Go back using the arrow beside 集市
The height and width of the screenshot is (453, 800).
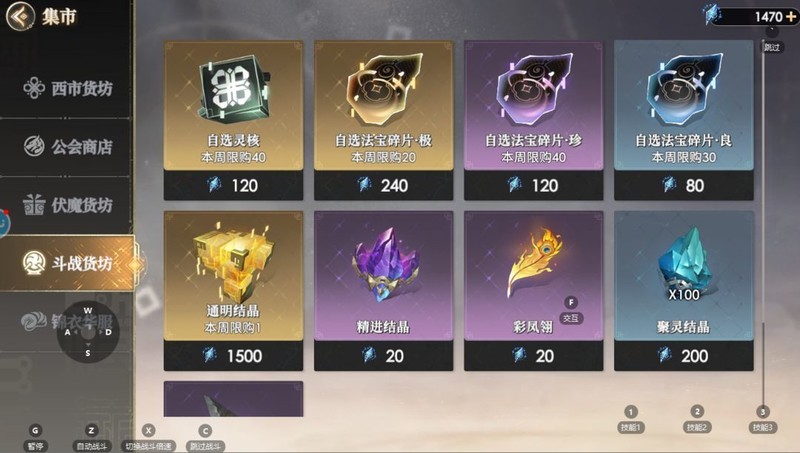tap(15, 15)
